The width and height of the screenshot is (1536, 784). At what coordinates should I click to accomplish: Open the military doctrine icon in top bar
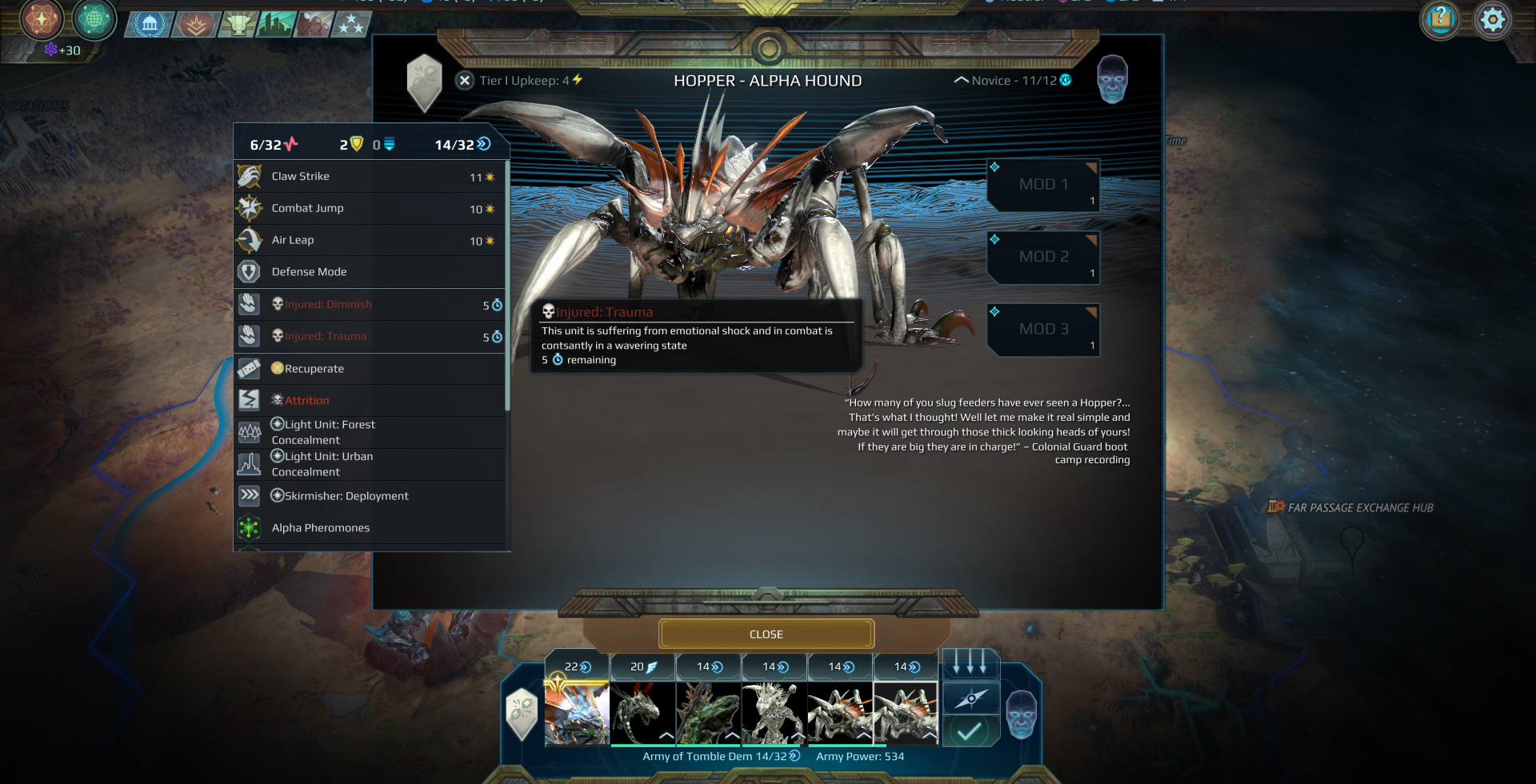[x=195, y=23]
